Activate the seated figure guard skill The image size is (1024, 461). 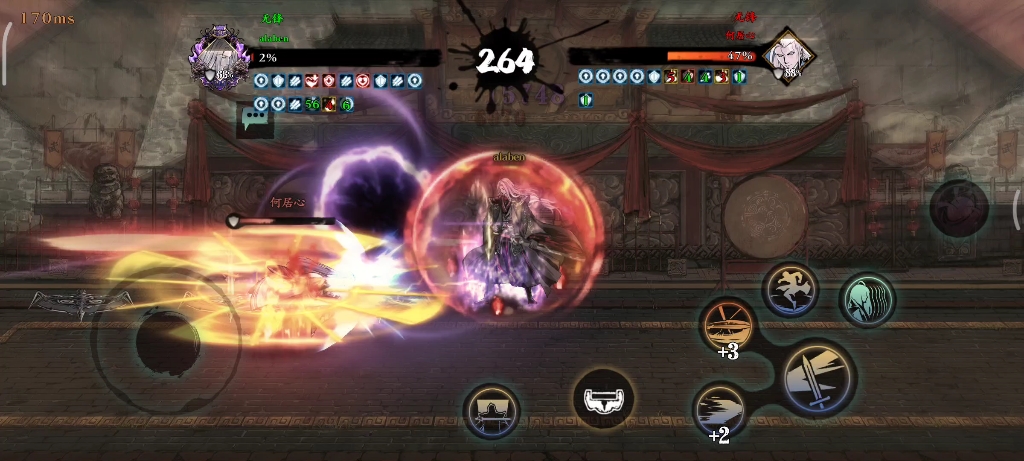(492, 410)
